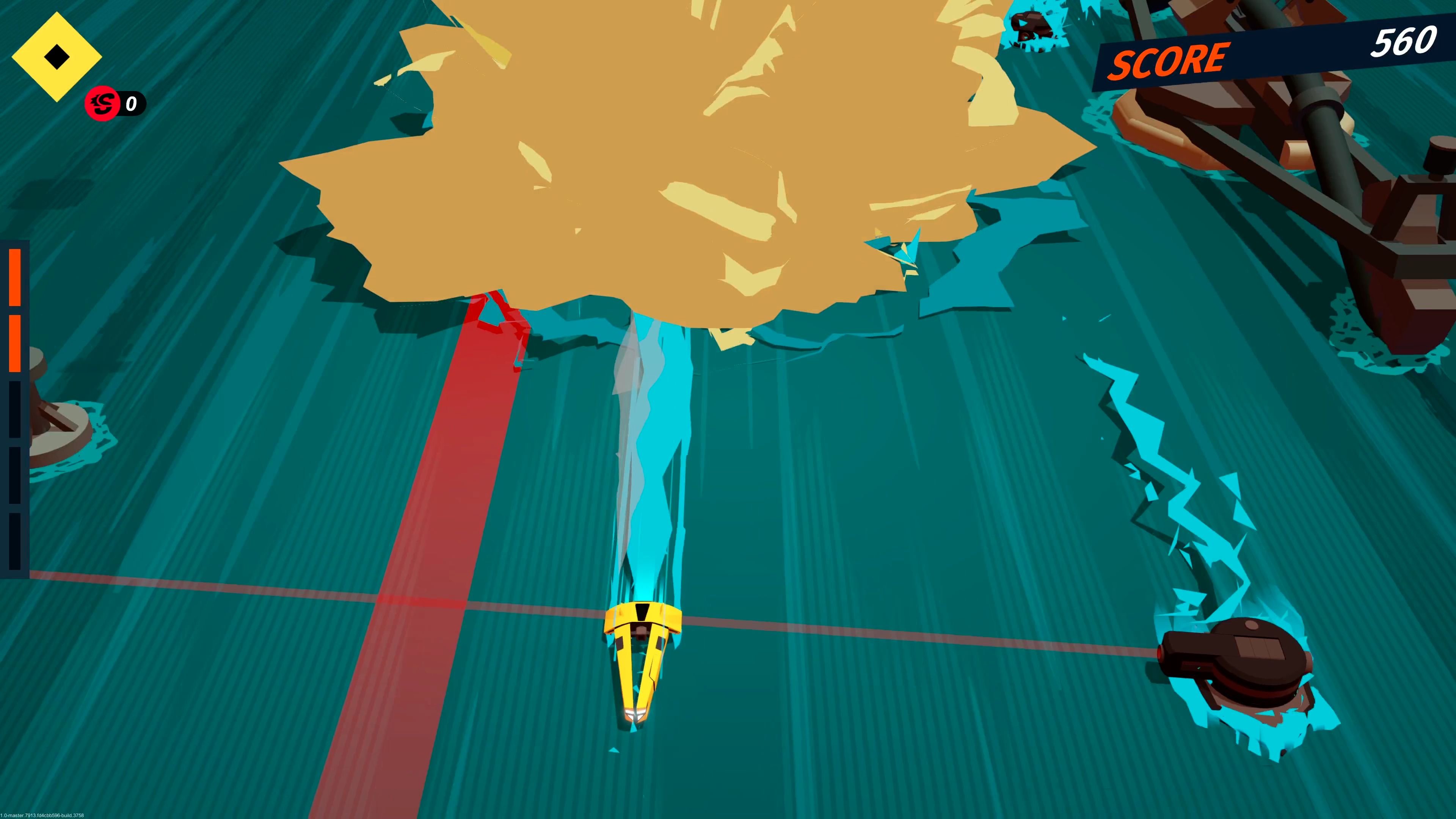Screen dimensions: 1456x819
Task: Select the red dragon S badge
Action: pyautogui.click(x=102, y=104)
